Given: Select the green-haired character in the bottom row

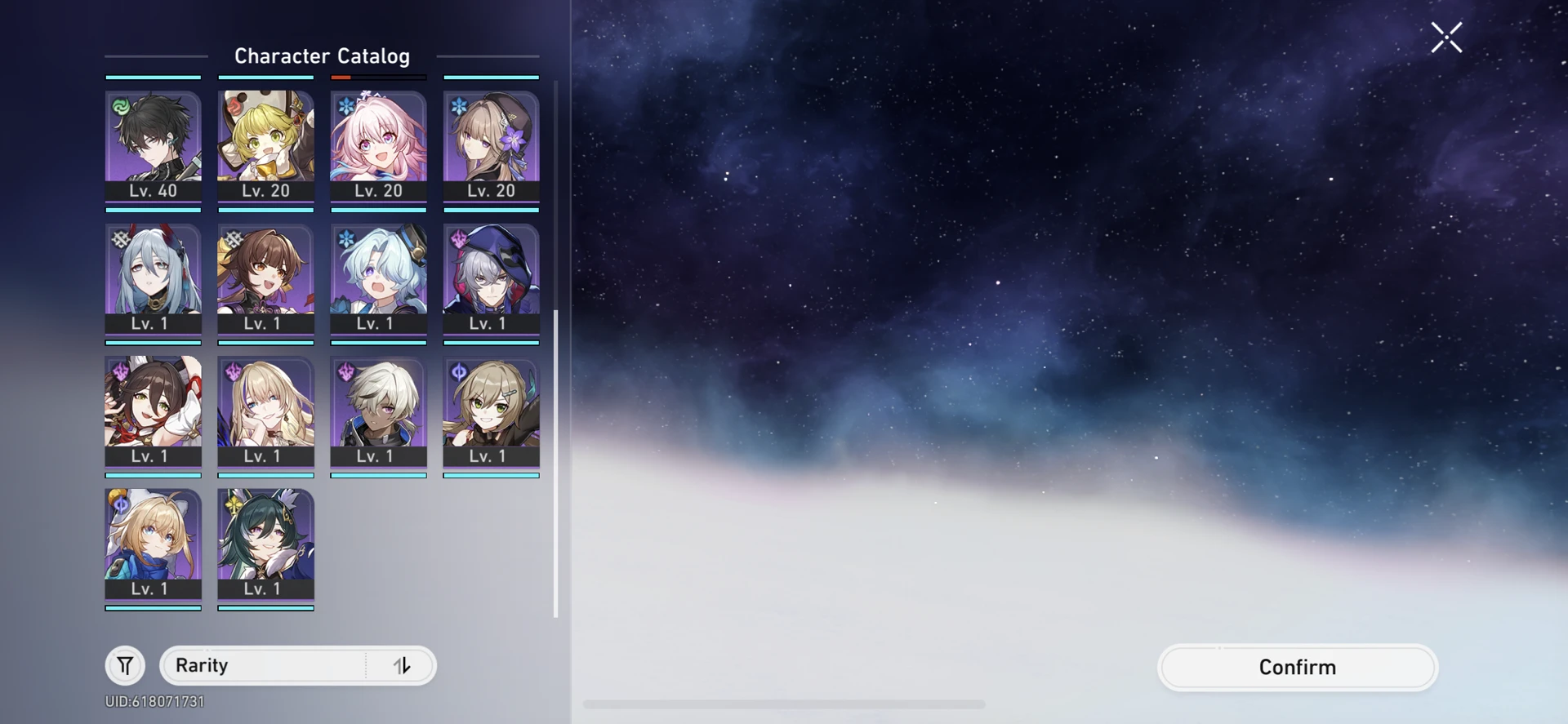Looking at the screenshot, I should tap(265, 547).
